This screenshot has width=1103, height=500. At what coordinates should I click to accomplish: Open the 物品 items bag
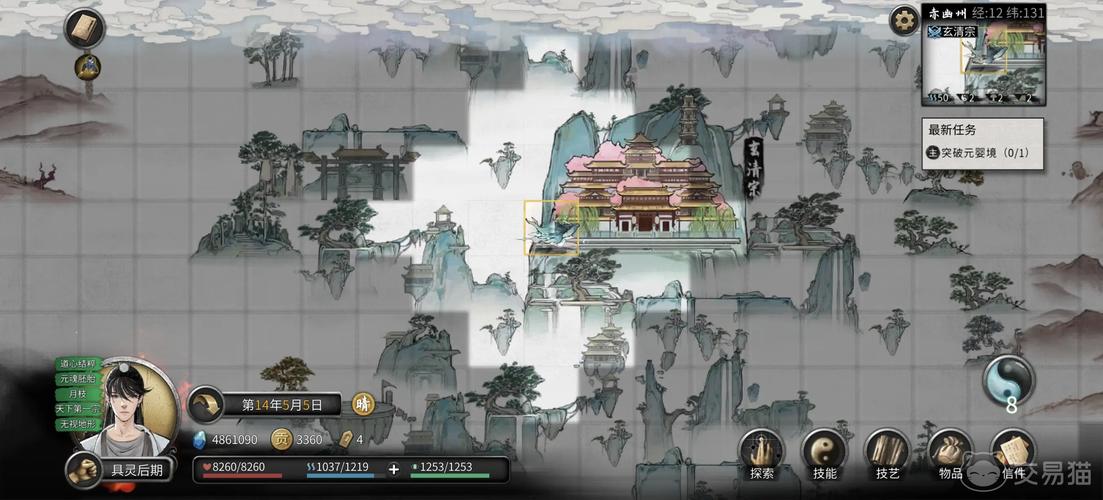(x=950, y=453)
